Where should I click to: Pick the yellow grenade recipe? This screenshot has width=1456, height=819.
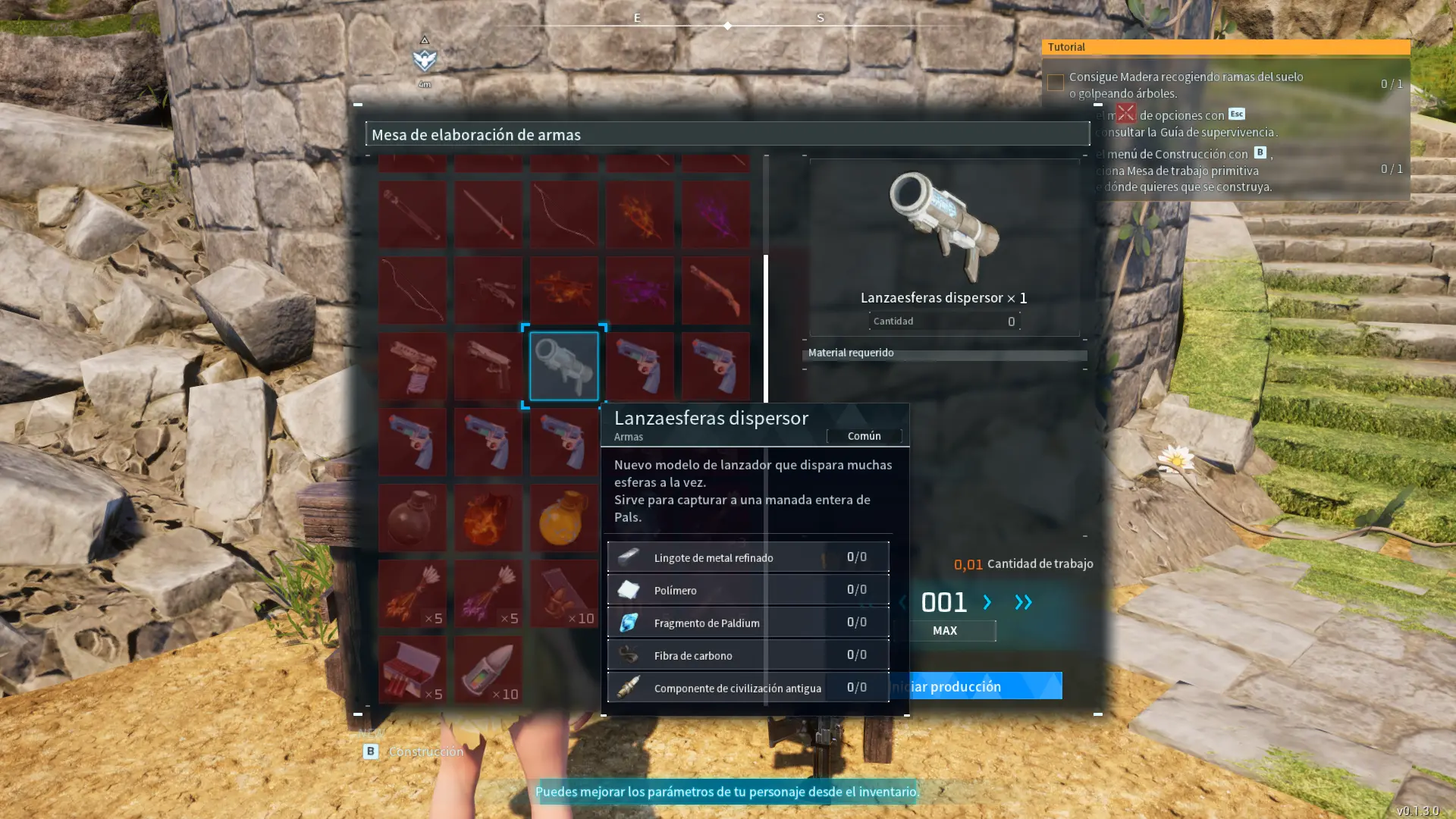pyautogui.click(x=563, y=518)
